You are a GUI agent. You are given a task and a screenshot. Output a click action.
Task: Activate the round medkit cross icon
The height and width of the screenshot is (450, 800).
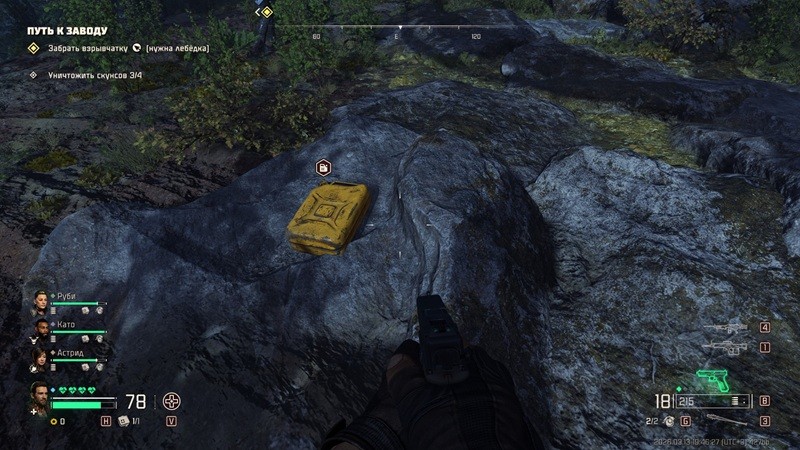pos(172,402)
